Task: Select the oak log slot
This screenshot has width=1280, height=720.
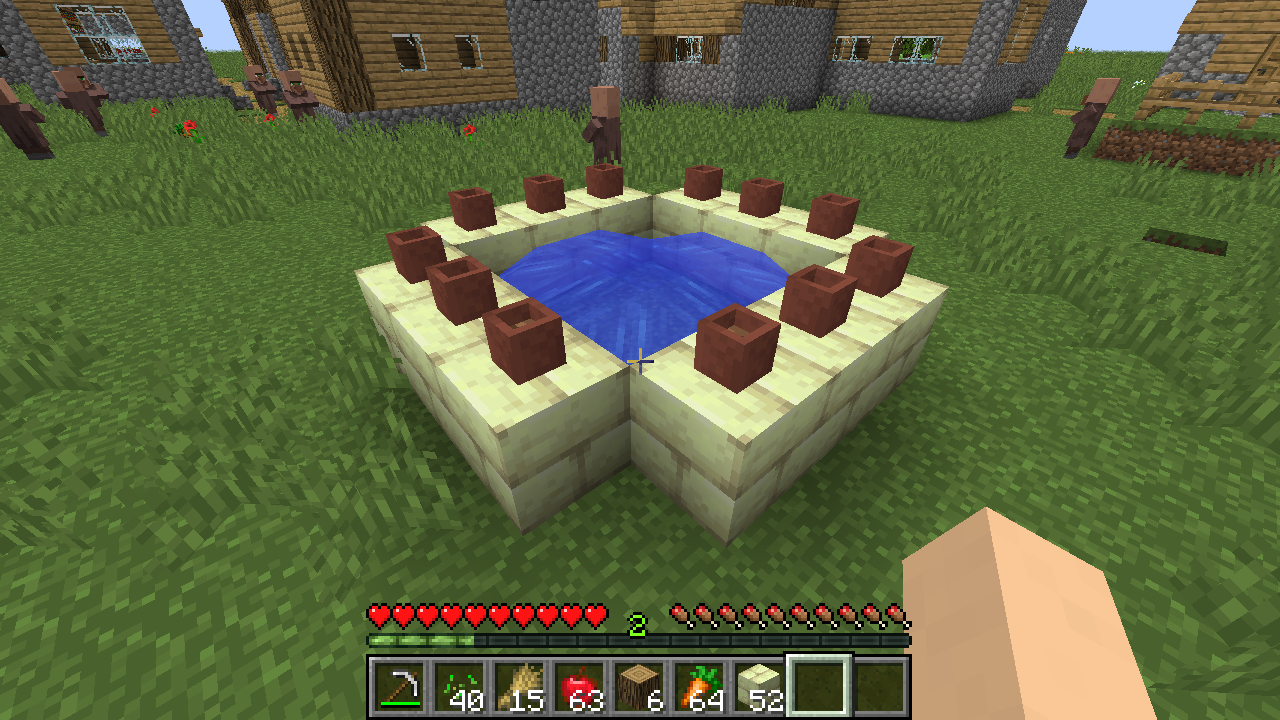Action: point(640,687)
